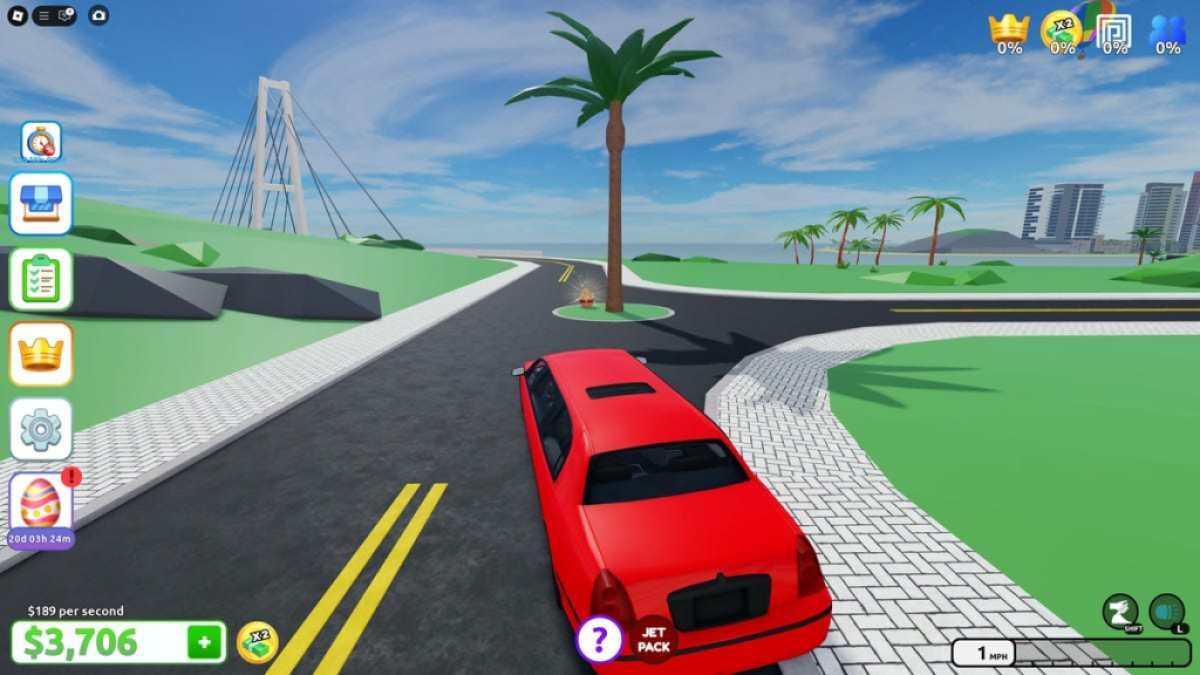
Task: Activate the nitro boost button labeled Shift
Action: [1121, 612]
